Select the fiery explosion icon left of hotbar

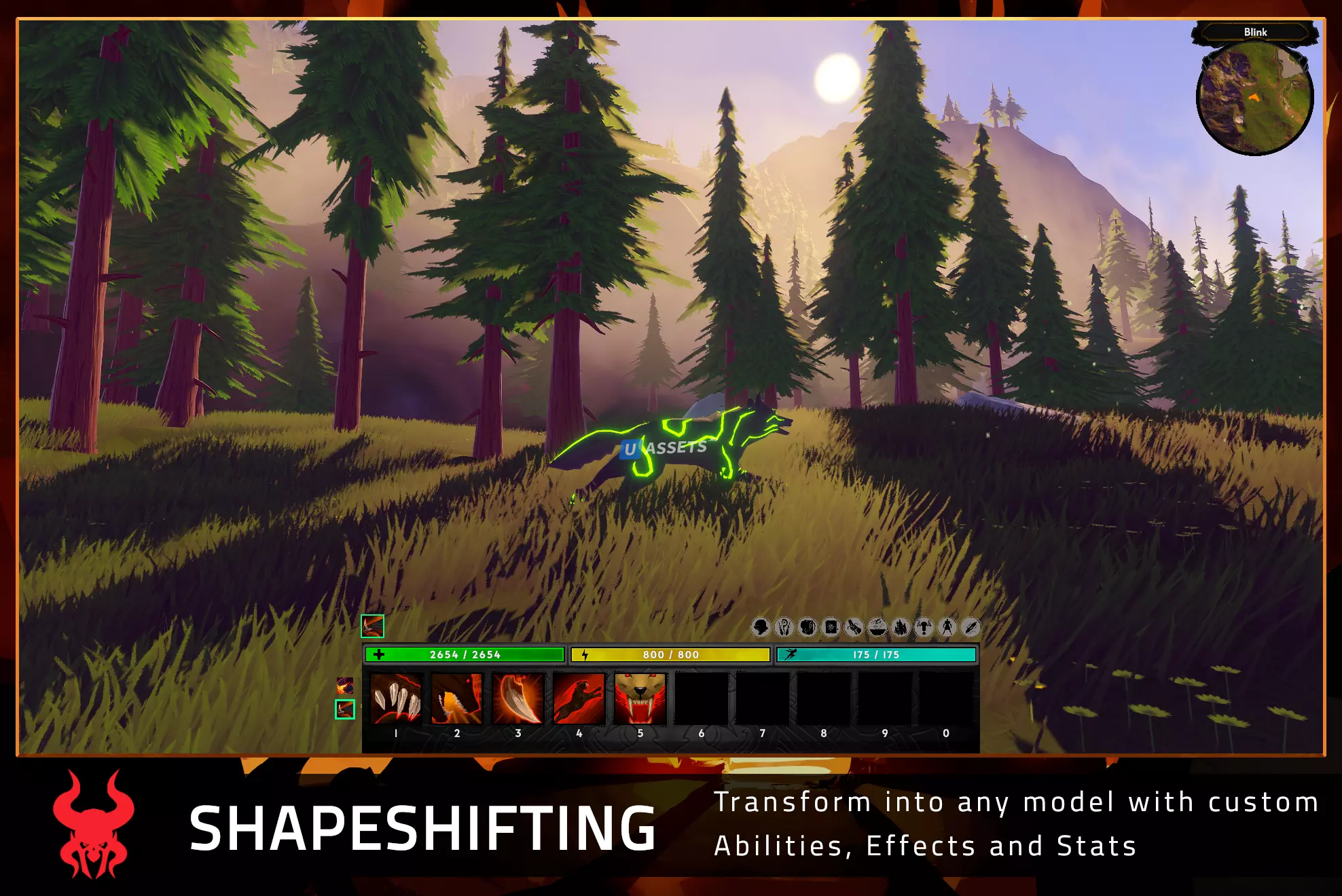pos(345,686)
